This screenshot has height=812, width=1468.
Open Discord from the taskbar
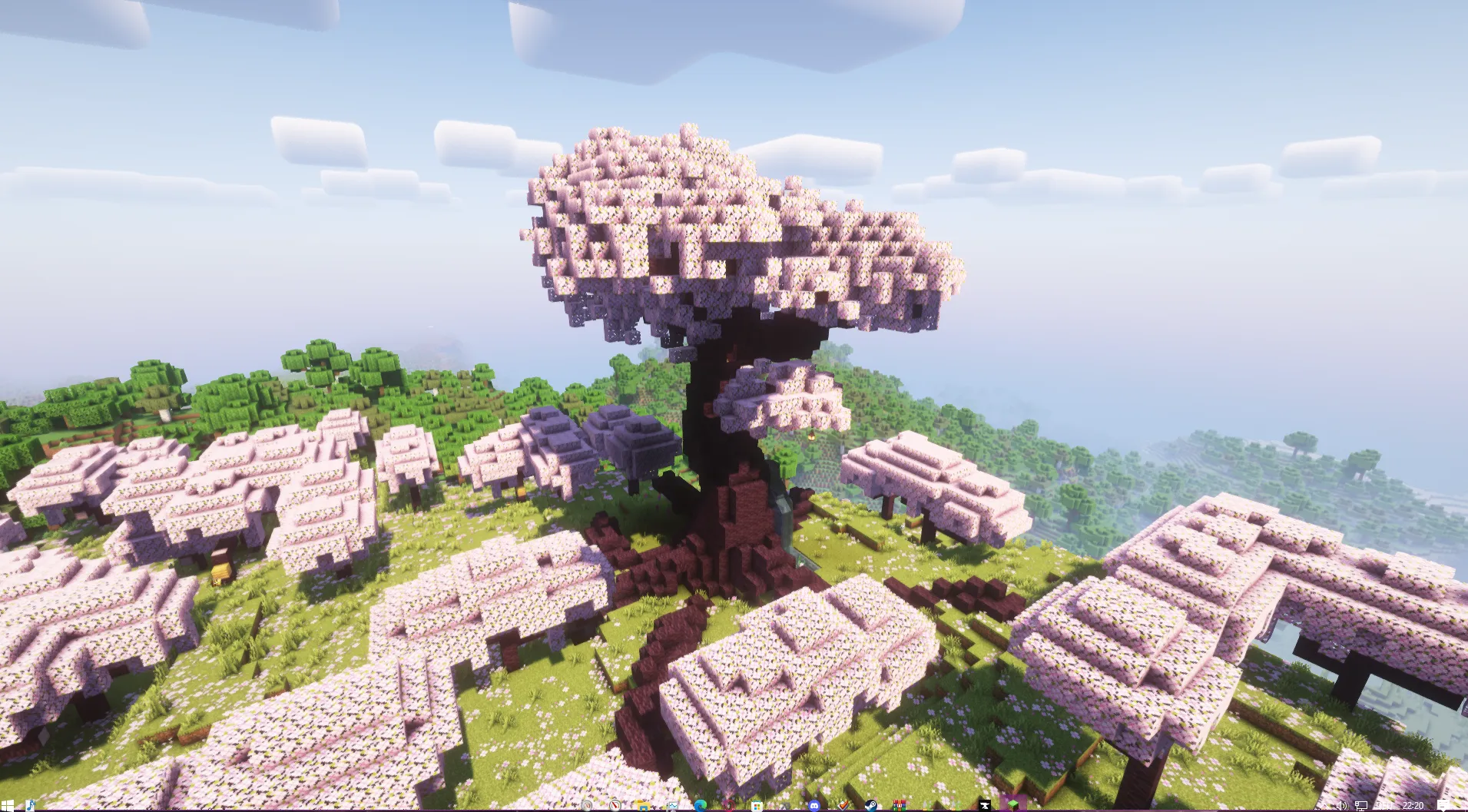[x=815, y=804]
